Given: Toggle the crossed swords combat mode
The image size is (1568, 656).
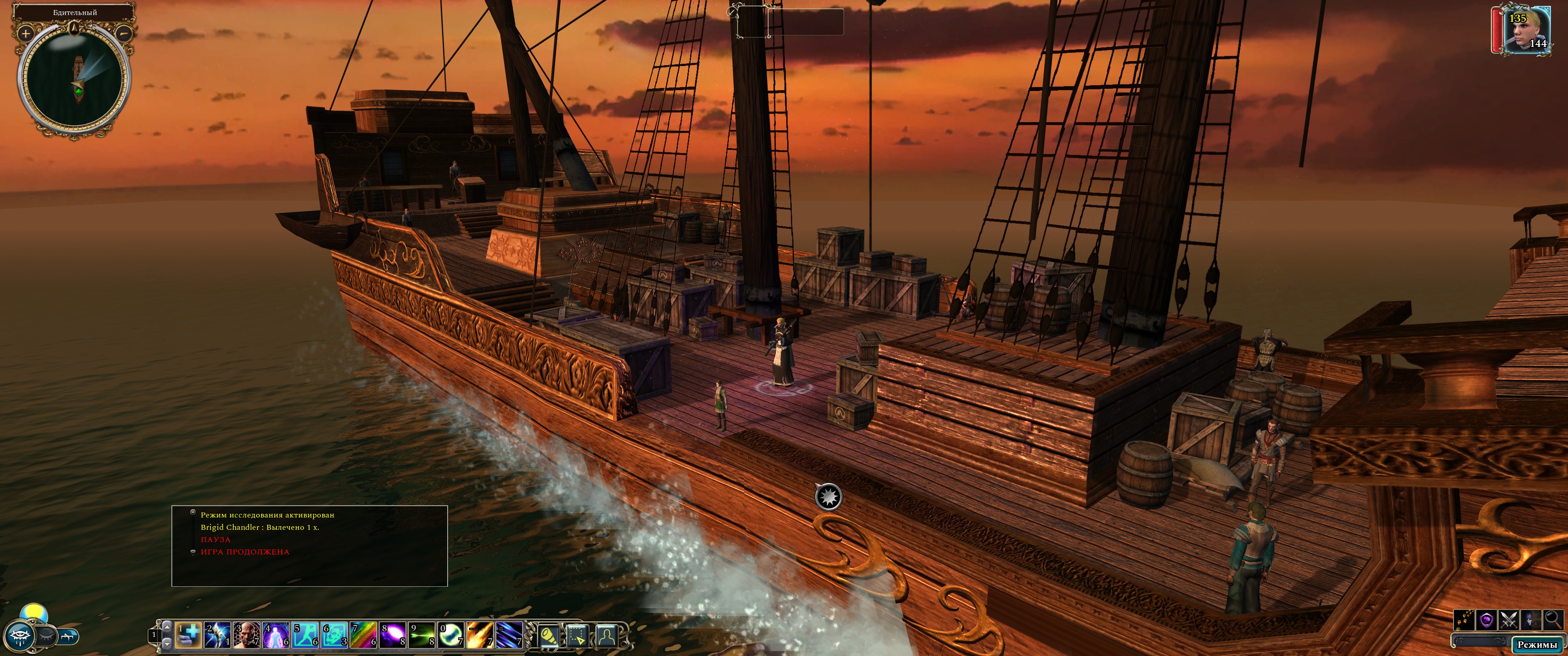Looking at the screenshot, I should point(1508,620).
